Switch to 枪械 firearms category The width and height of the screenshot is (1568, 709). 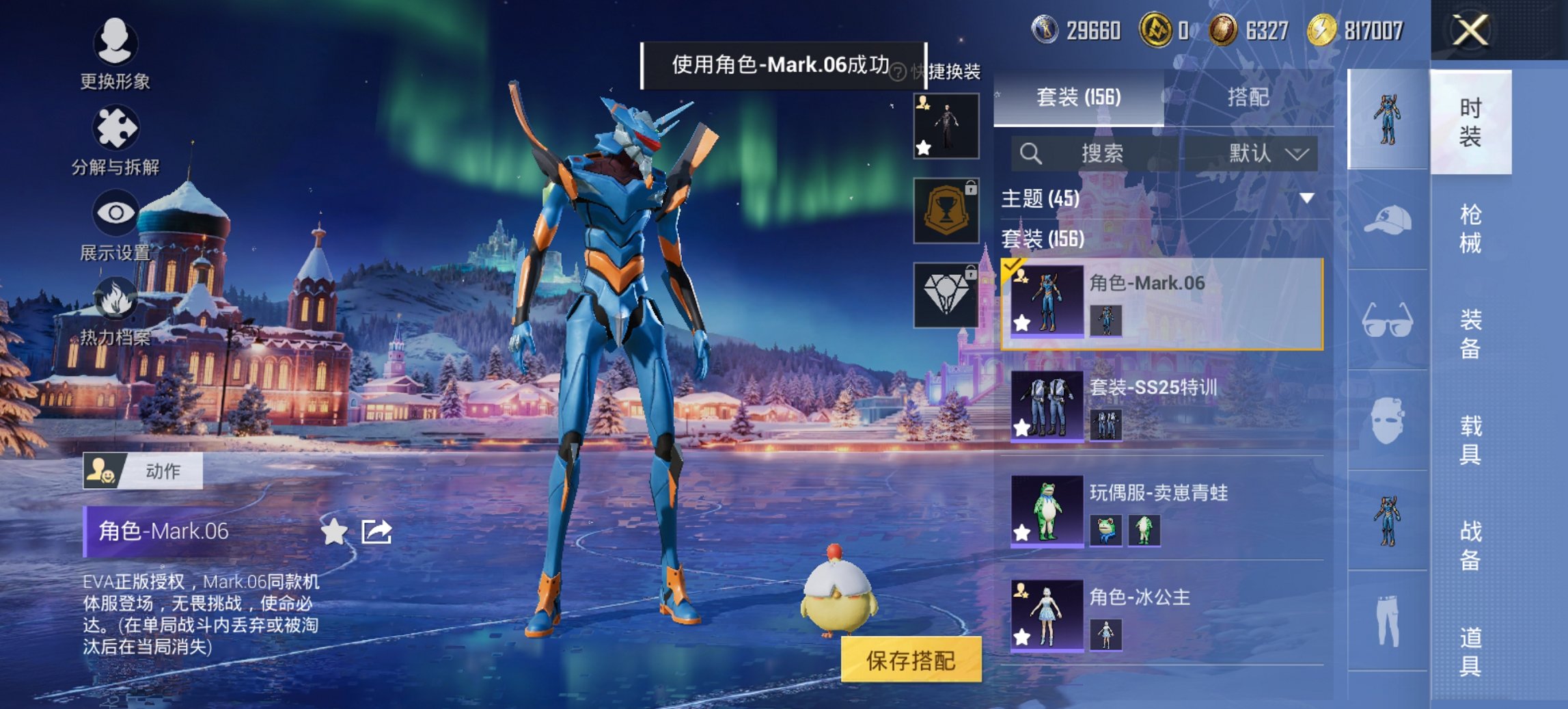[1471, 228]
